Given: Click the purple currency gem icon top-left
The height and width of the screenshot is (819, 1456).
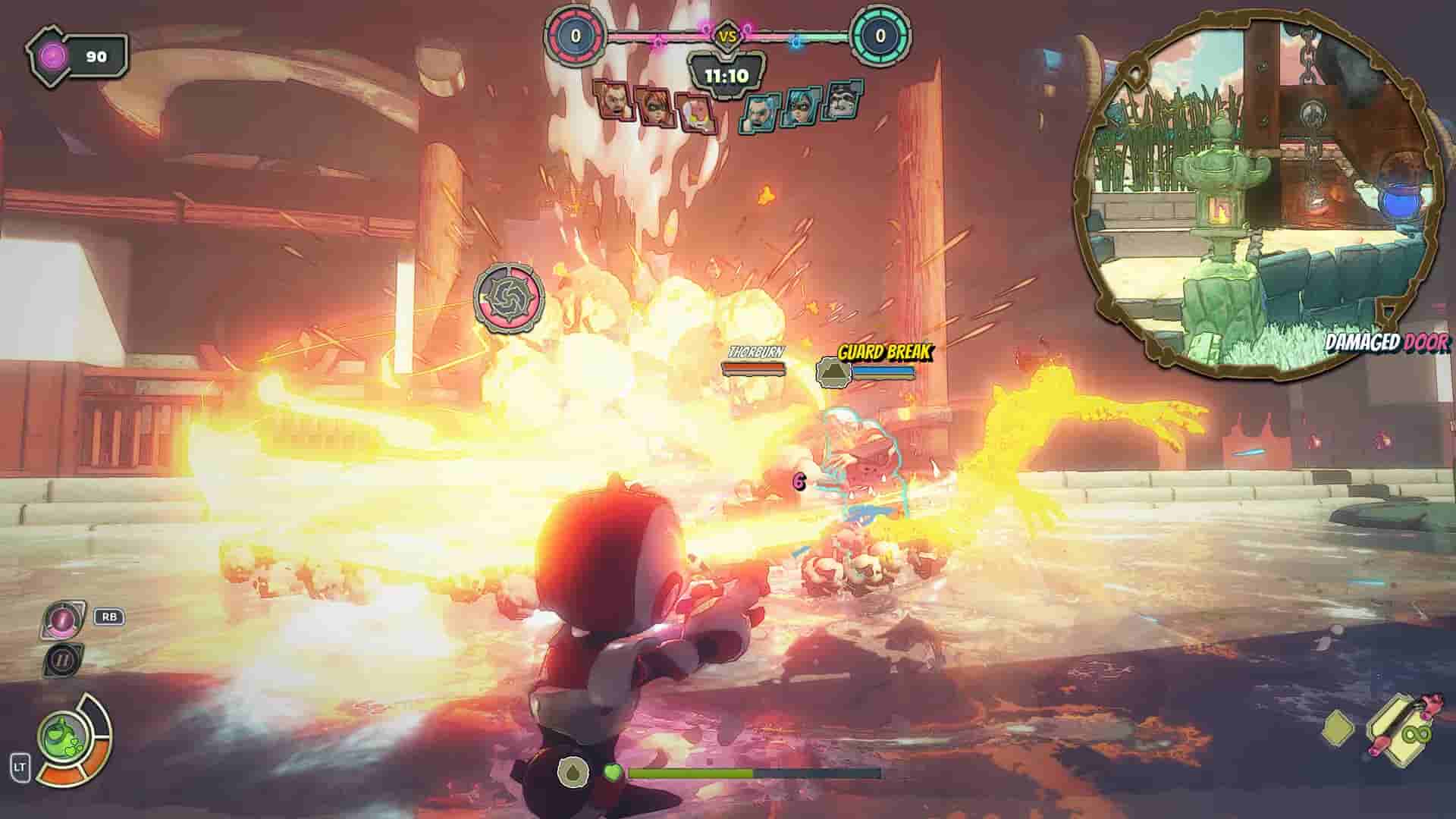Looking at the screenshot, I should pos(50,54).
